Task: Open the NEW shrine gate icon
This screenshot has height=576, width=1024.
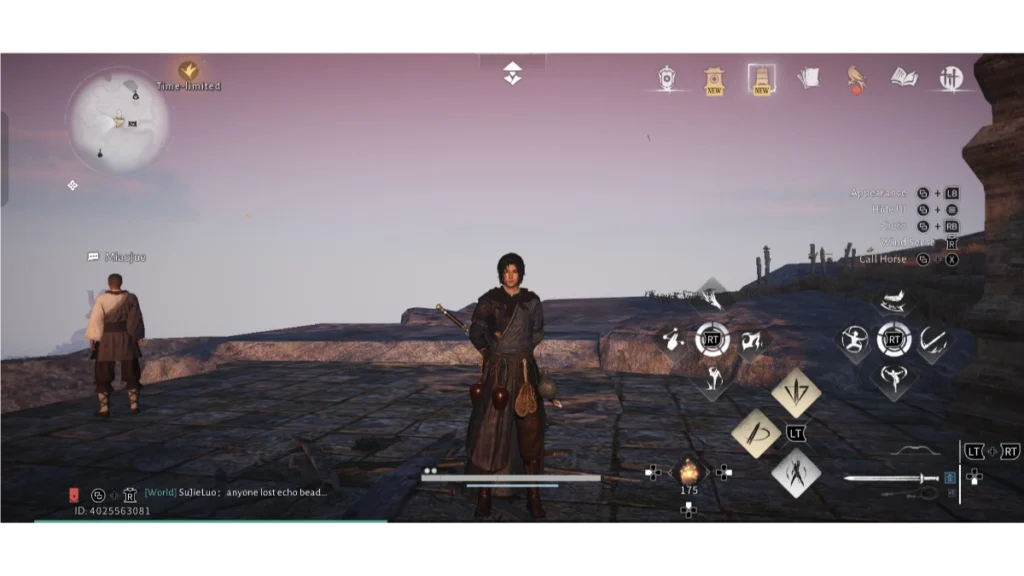Action: [x=714, y=79]
